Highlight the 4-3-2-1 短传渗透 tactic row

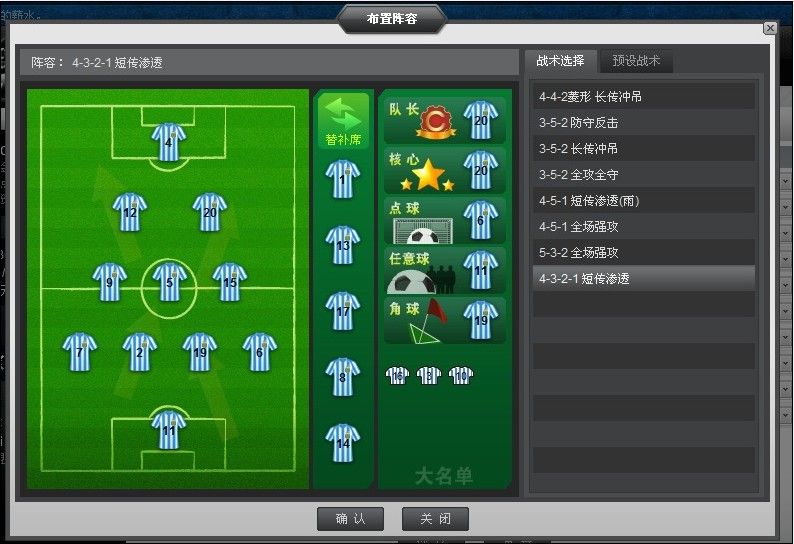pyautogui.click(x=643, y=279)
